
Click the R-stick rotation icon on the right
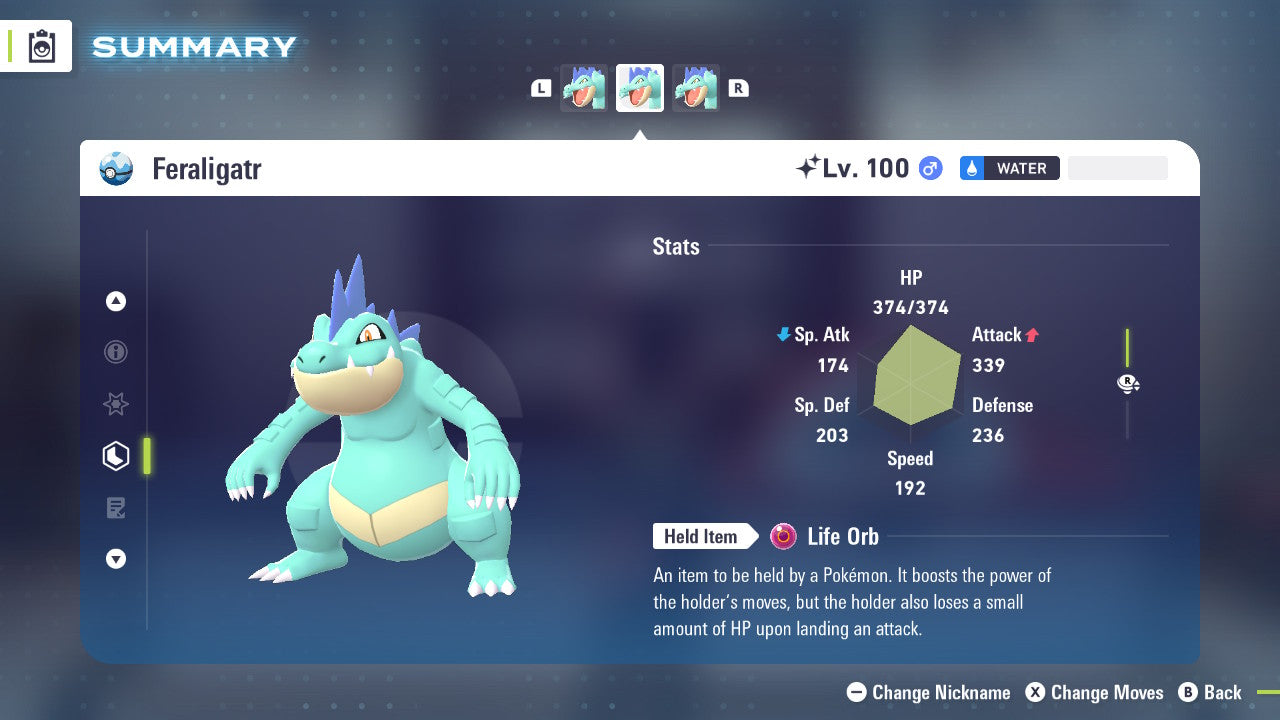tap(1128, 383)
